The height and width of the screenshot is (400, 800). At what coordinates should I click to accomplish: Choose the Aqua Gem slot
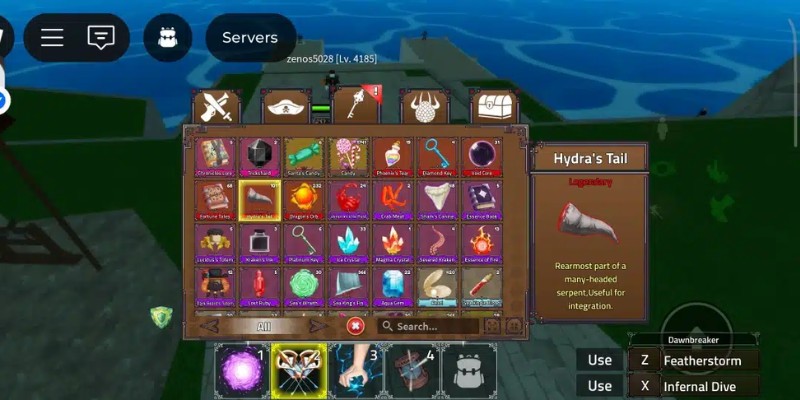coord(391,286)
